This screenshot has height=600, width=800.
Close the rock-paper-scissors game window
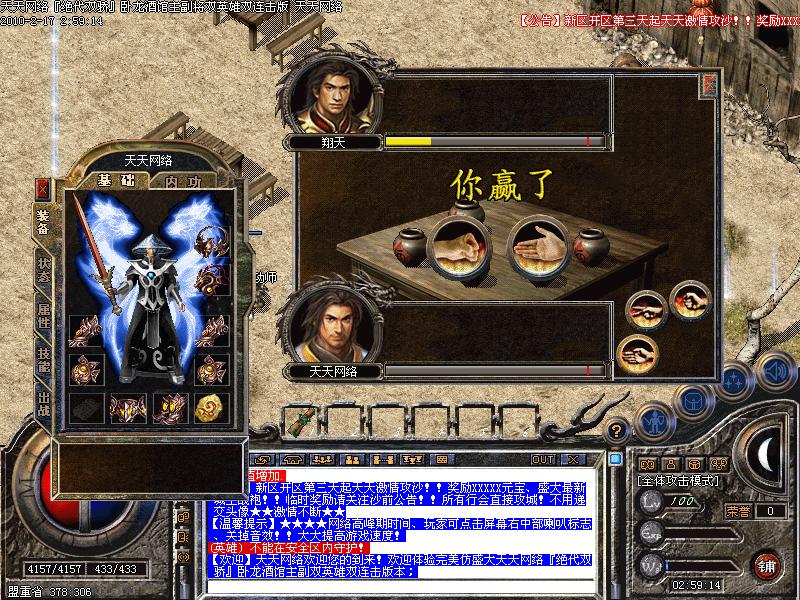pyautogui.click(x=709, y=84)
